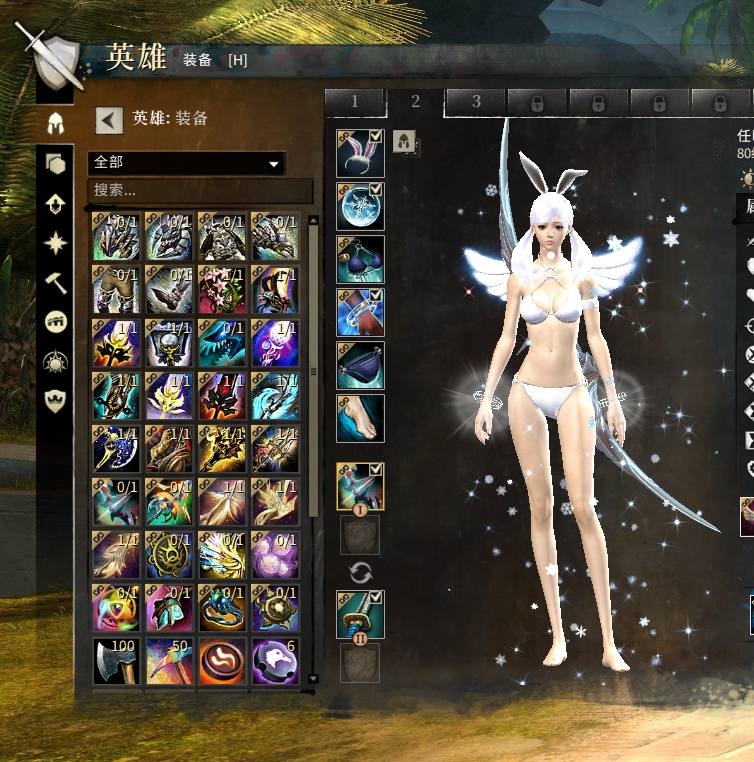Select the bikini bottom leggings slot

click(x=360, y=365)
